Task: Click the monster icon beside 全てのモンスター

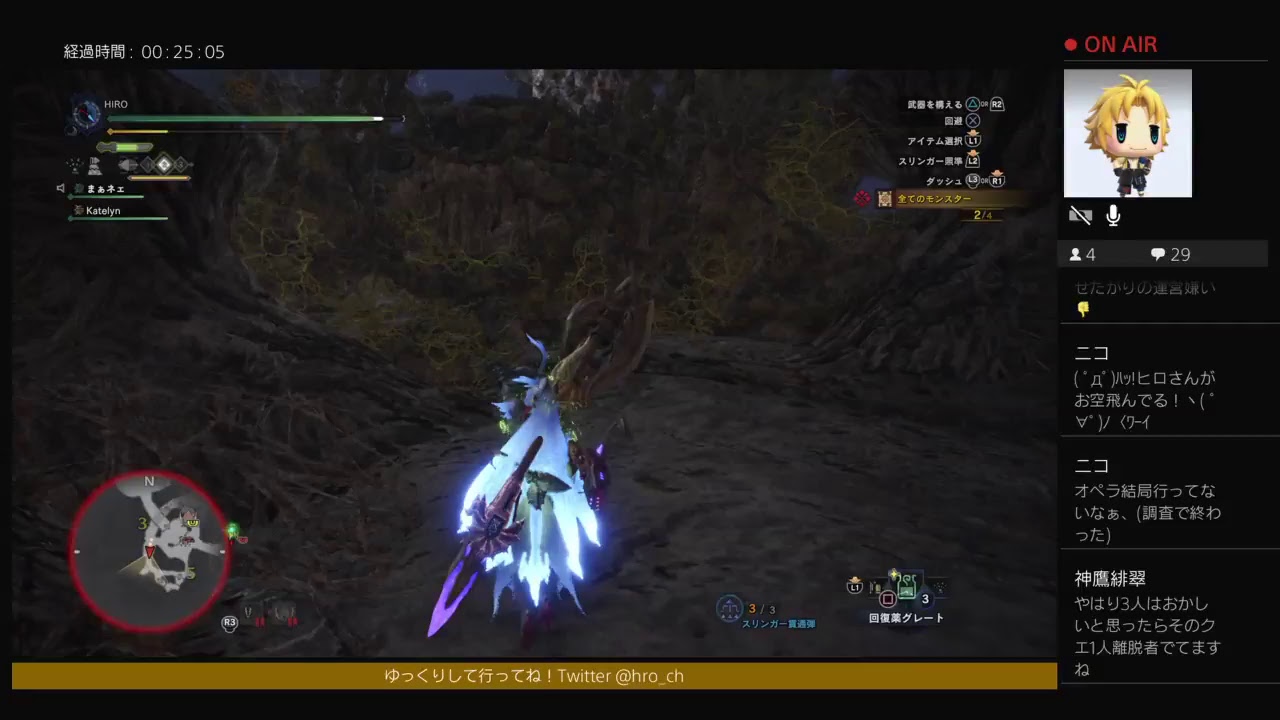Action: (x=883, y=199)
